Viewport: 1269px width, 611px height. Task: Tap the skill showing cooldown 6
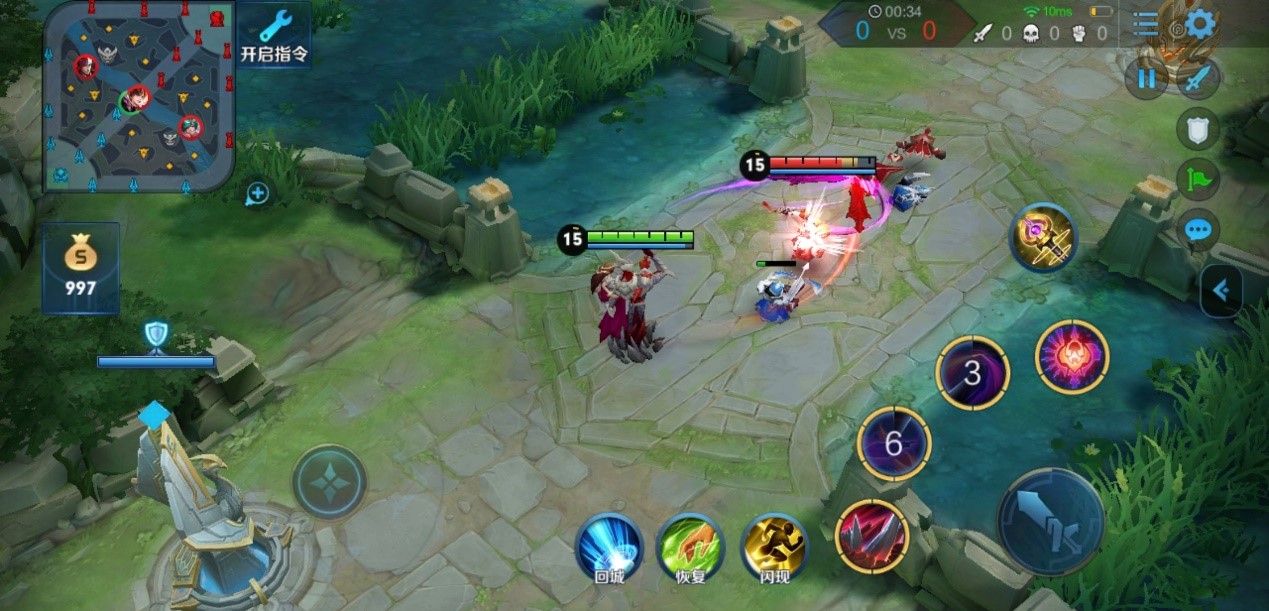click(894, 444)
